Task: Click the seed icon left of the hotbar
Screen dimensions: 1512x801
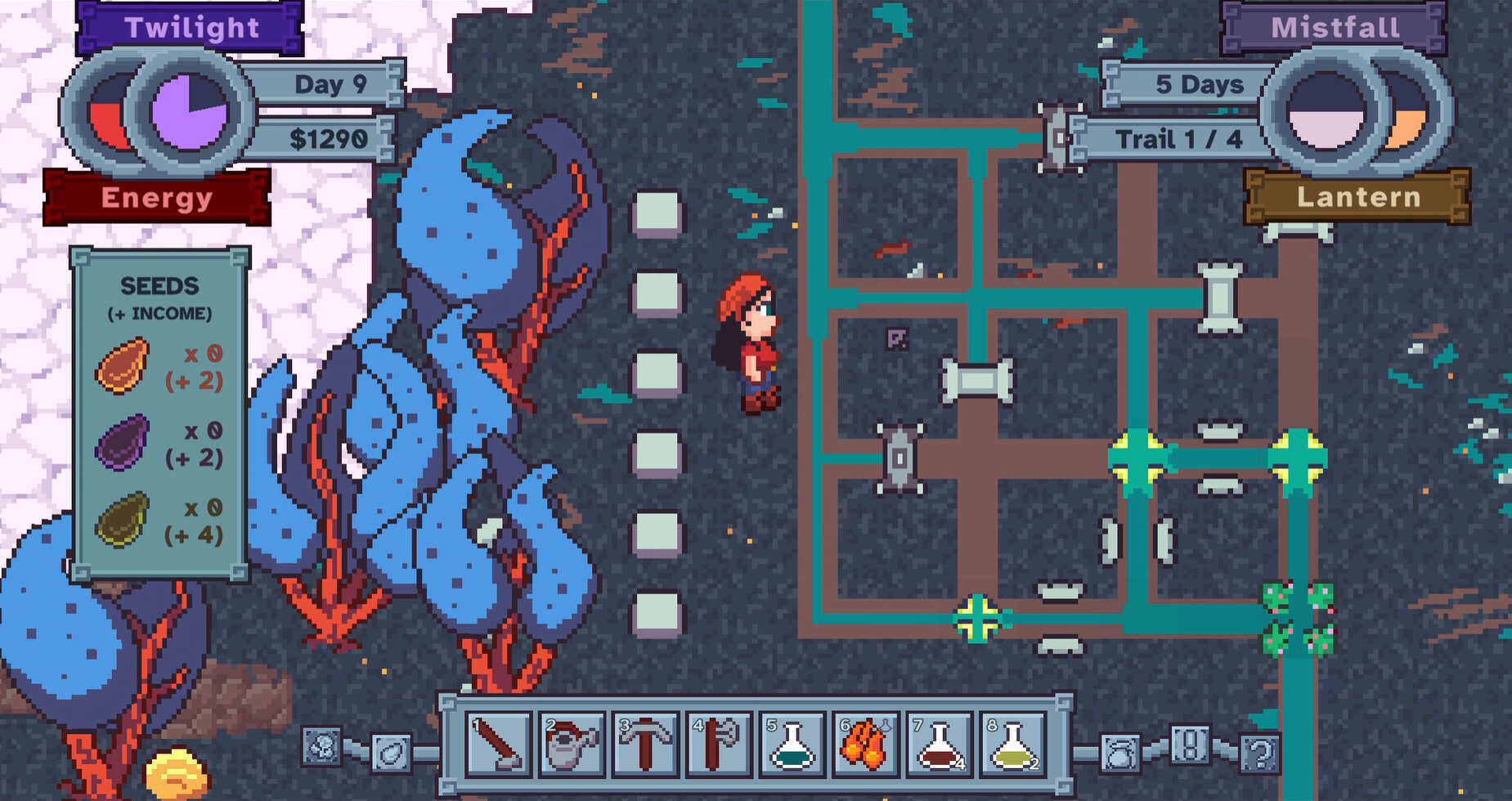Action: tap(393, 754)
